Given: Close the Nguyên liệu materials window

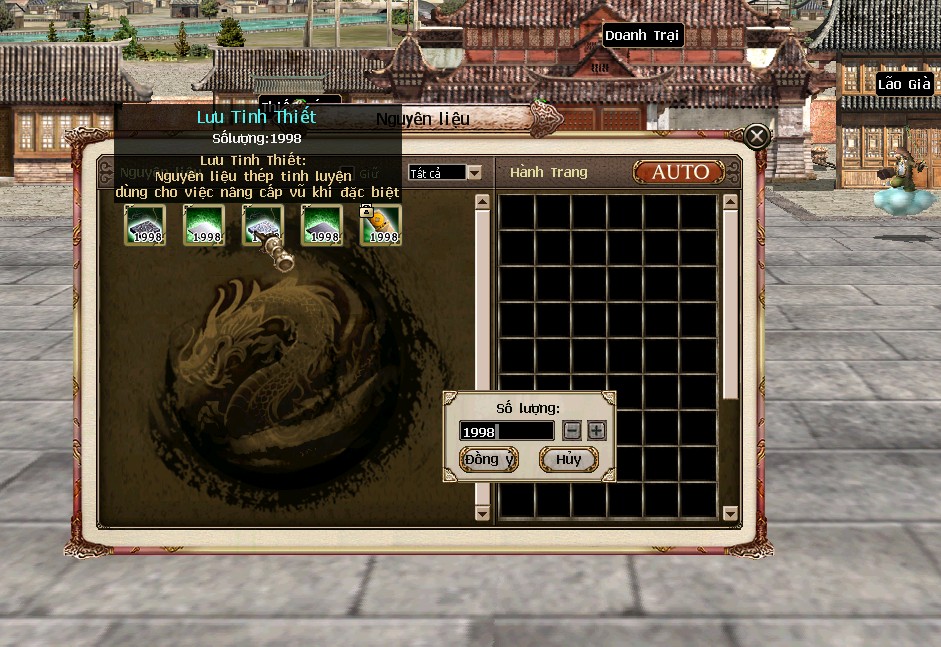Looking at the screenshot, I should tap(757, 136).
